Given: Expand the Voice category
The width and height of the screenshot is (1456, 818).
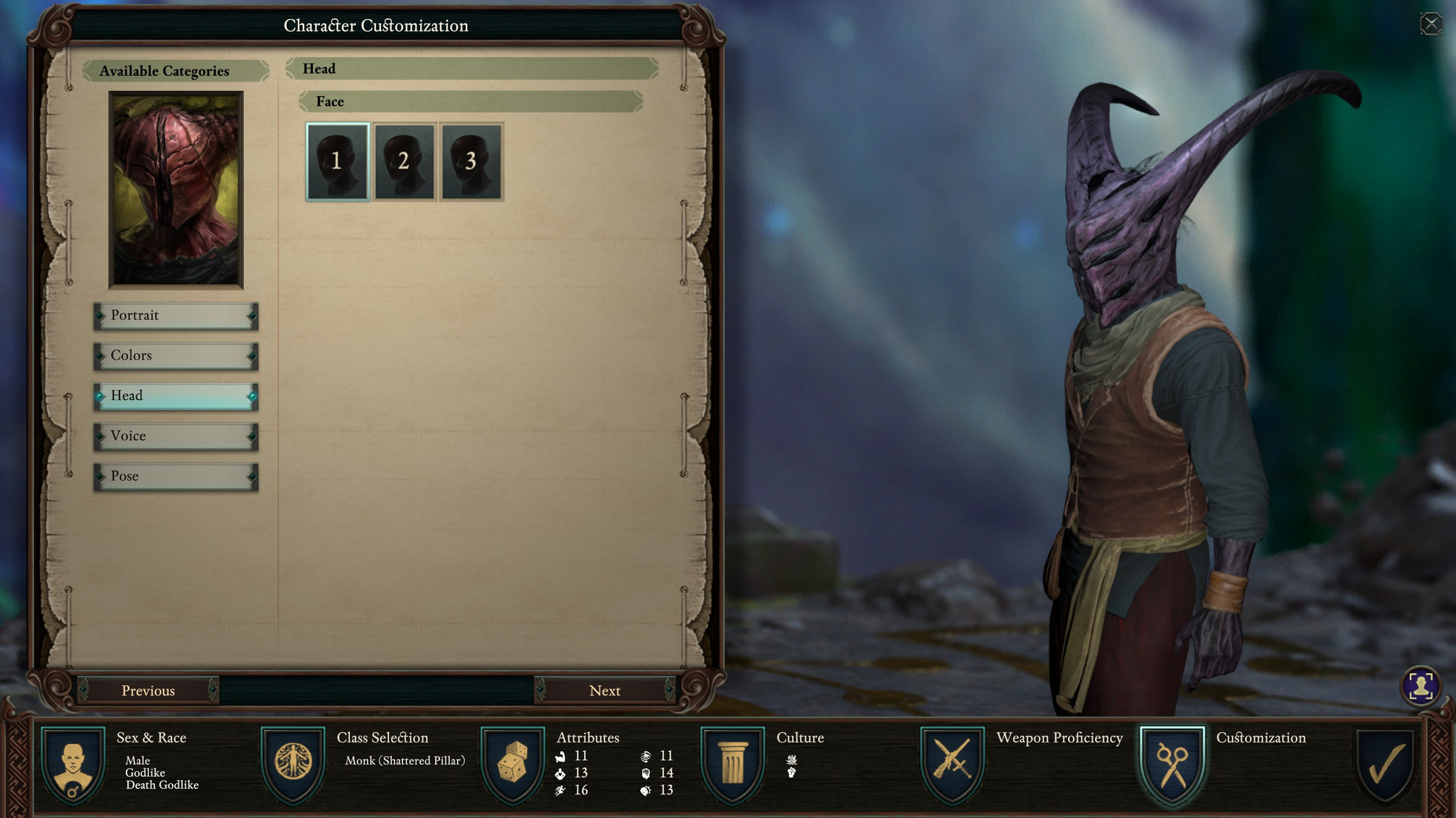Looking at the screenshot, I should (175, 436).
